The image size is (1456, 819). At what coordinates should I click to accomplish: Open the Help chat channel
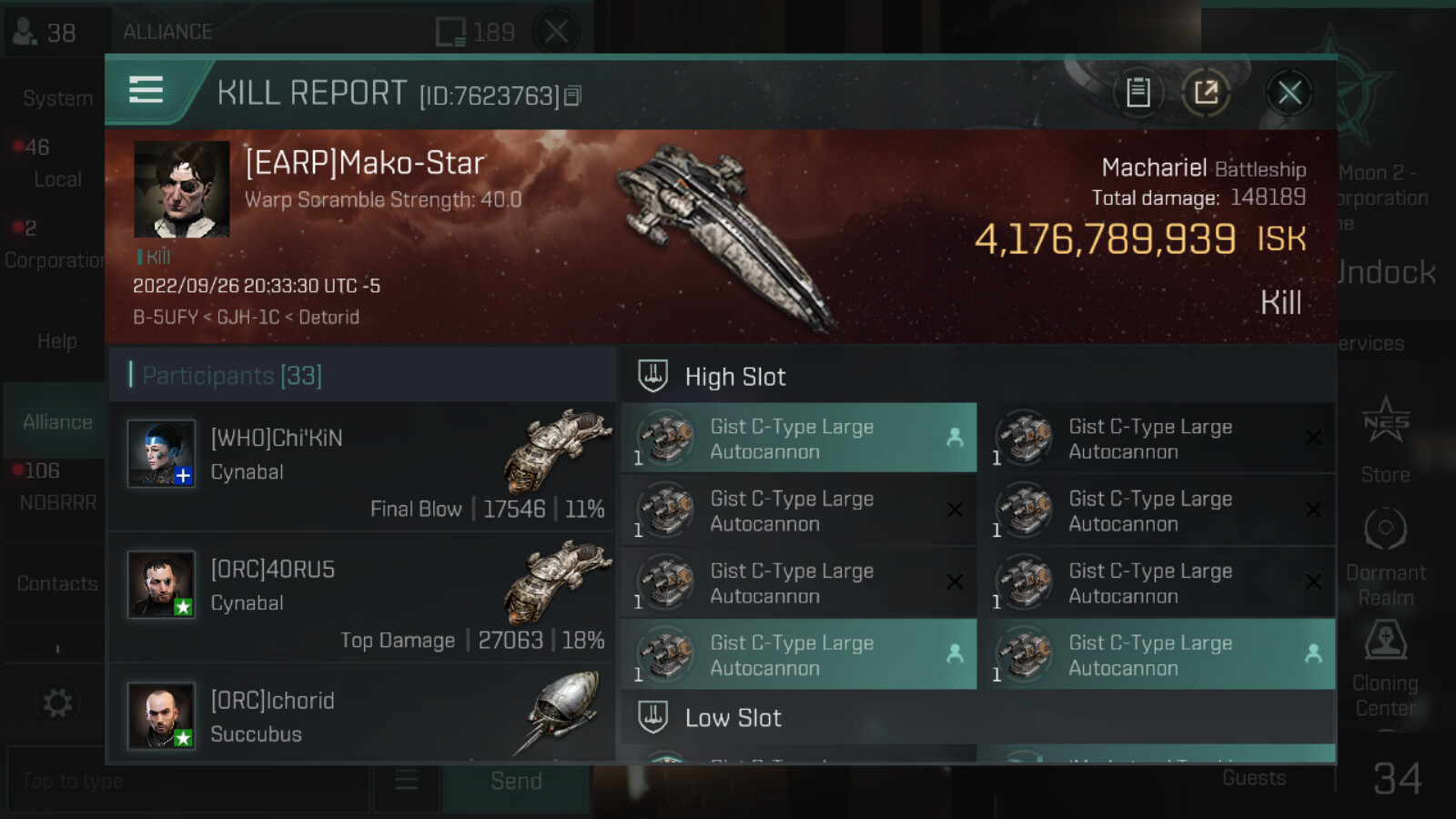(56, 341)
